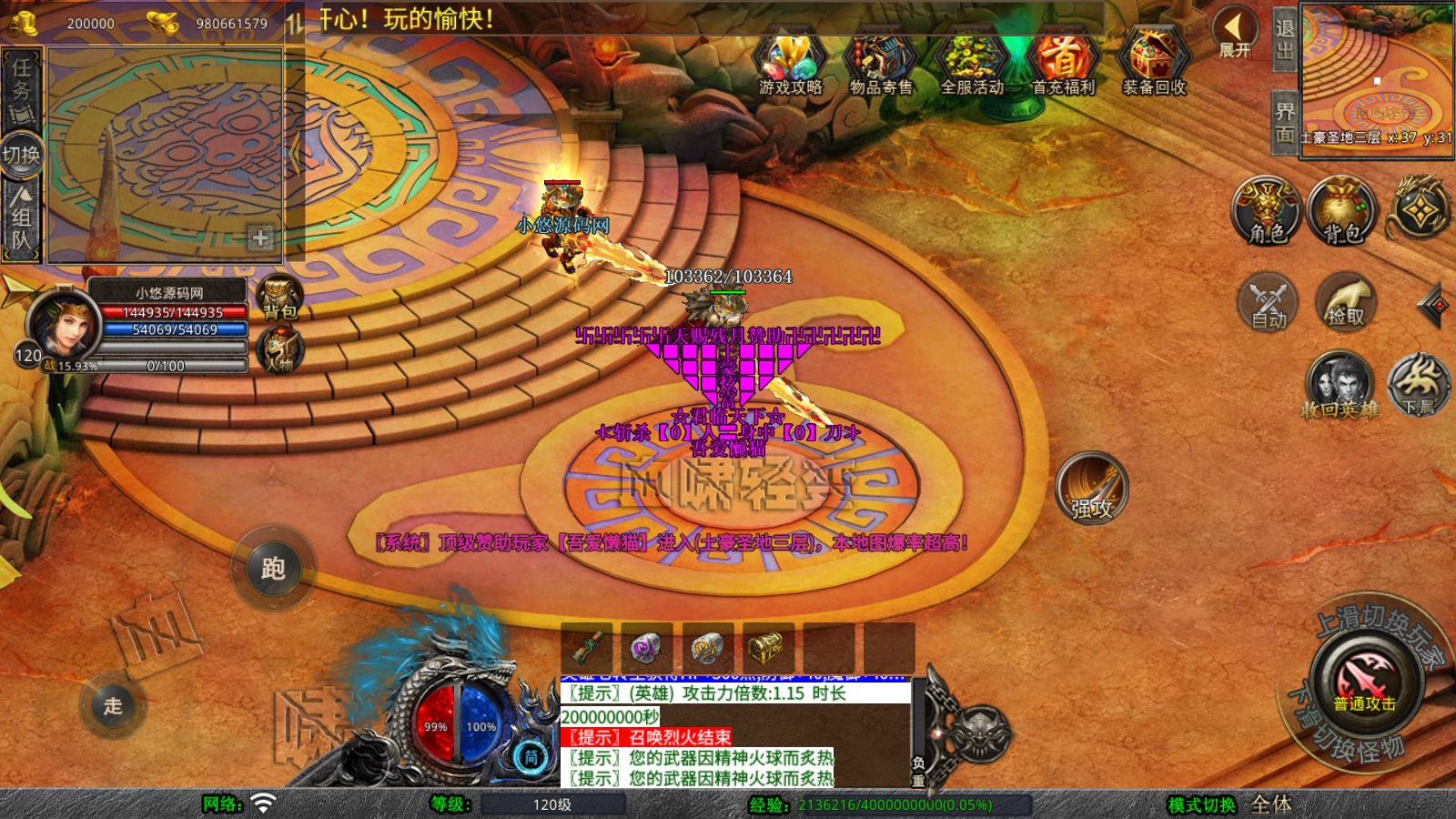This screenshot has height=819, width=1456.
Task: Open the minimap of 土豪圣地三层
Action: click(1377, 75)
